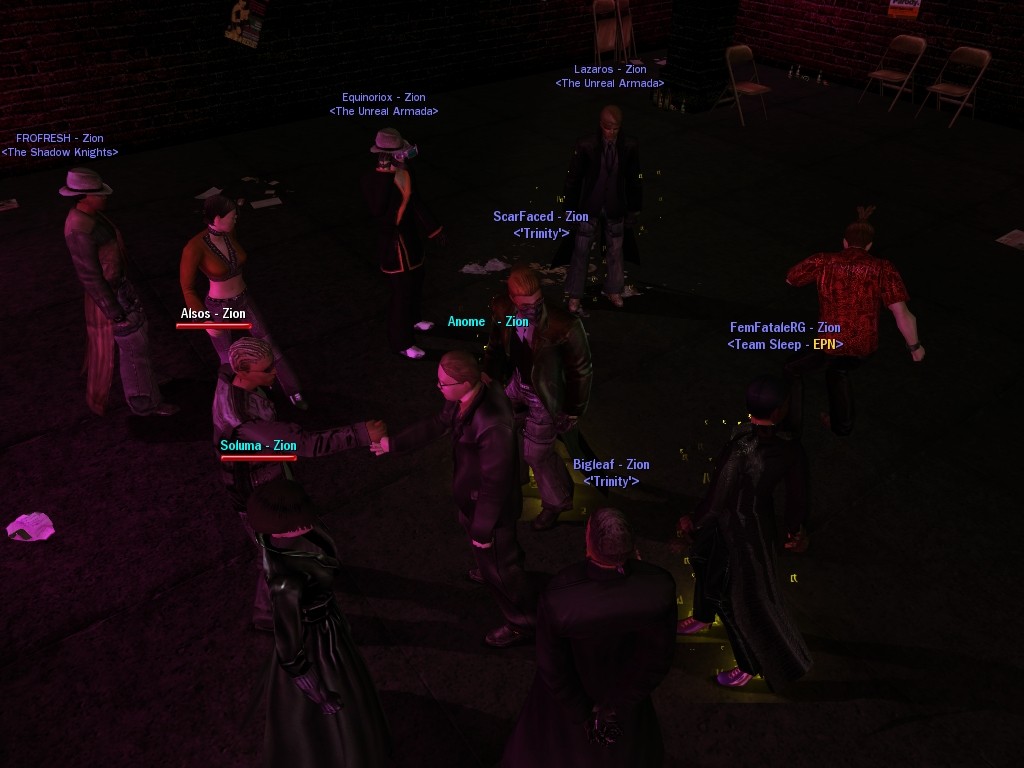Screen dimensions: 1024x768
Task: Click the Lazaros nameplate
Action: click(x=610, y=69)
